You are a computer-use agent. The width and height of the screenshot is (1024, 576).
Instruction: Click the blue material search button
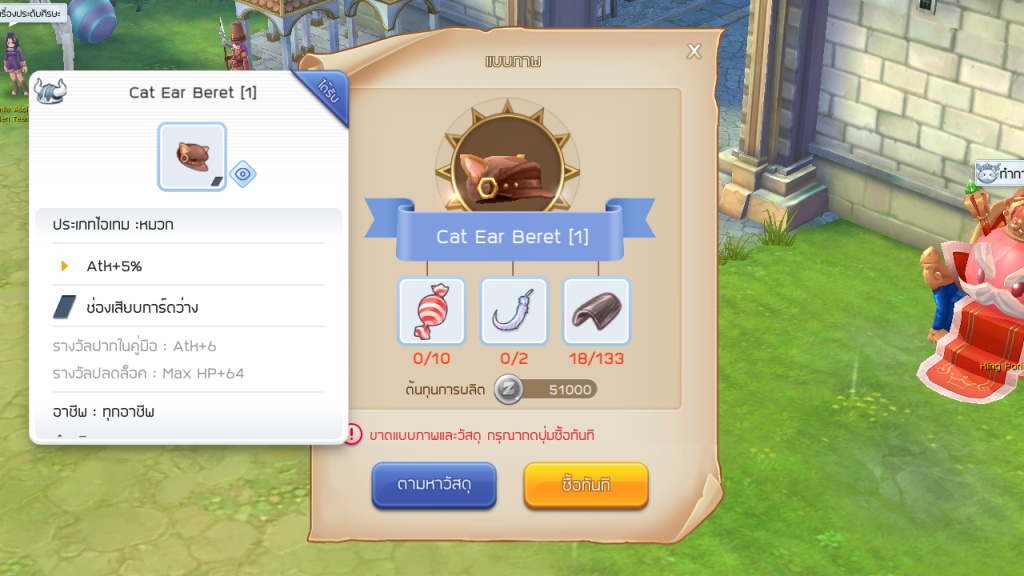coord(434,485)
